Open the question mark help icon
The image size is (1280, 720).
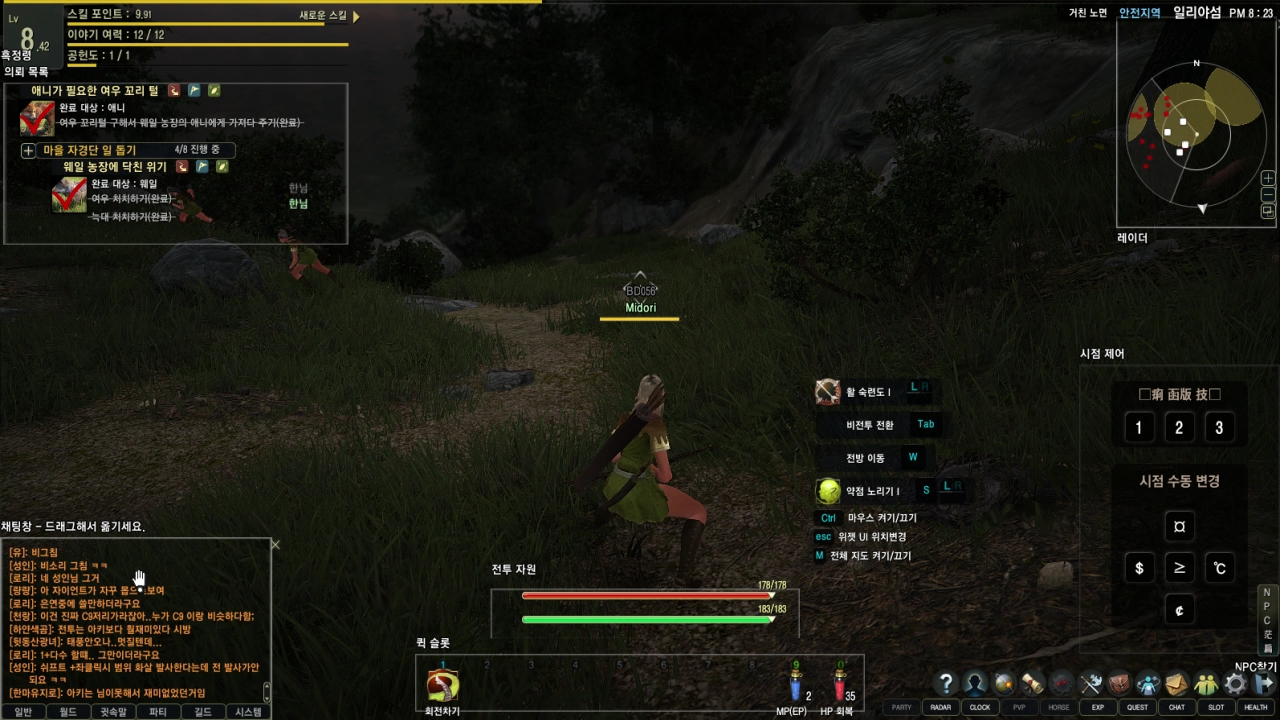click(x=946, y=684)
